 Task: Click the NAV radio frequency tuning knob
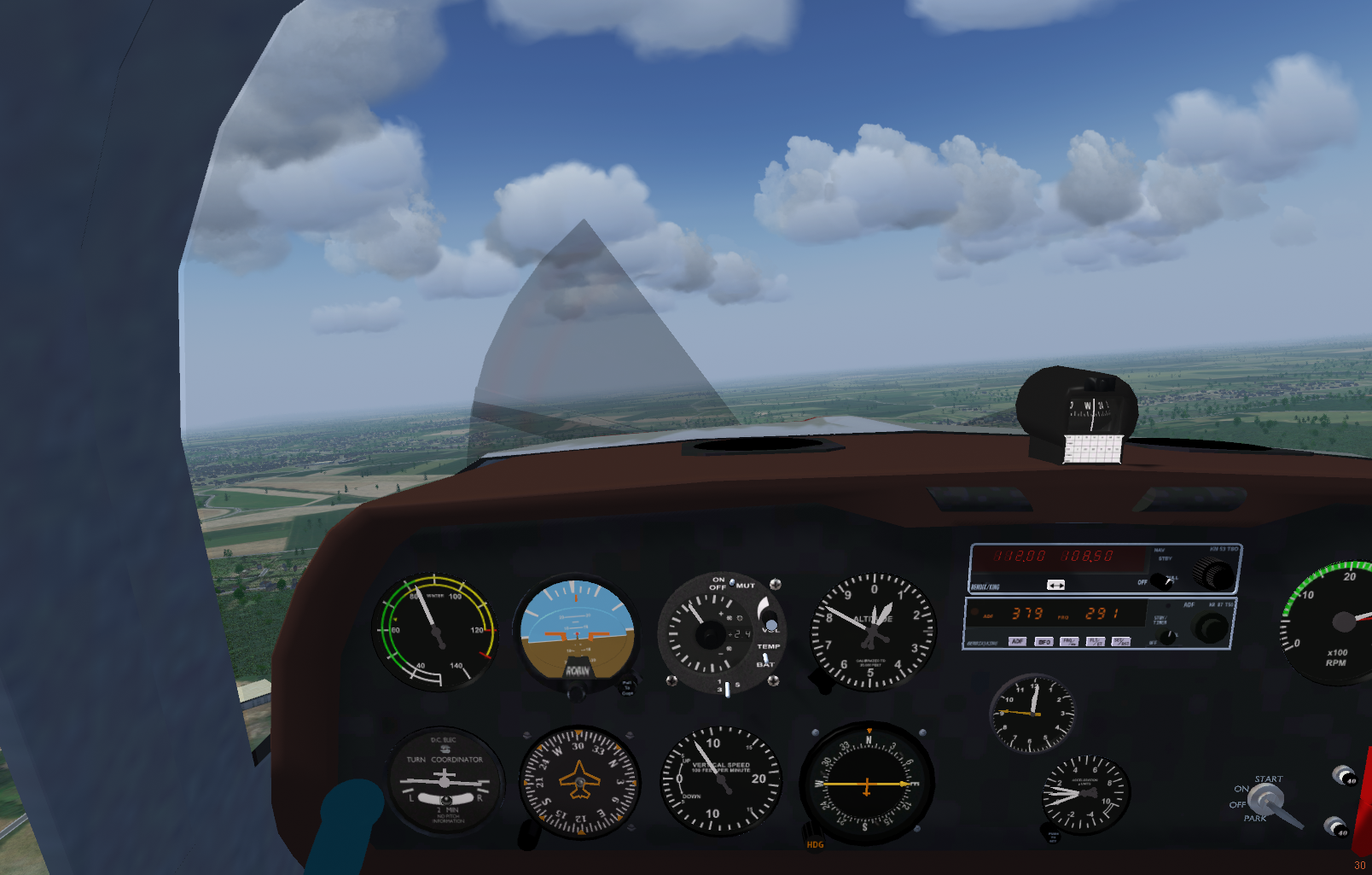coord(1213,573)
